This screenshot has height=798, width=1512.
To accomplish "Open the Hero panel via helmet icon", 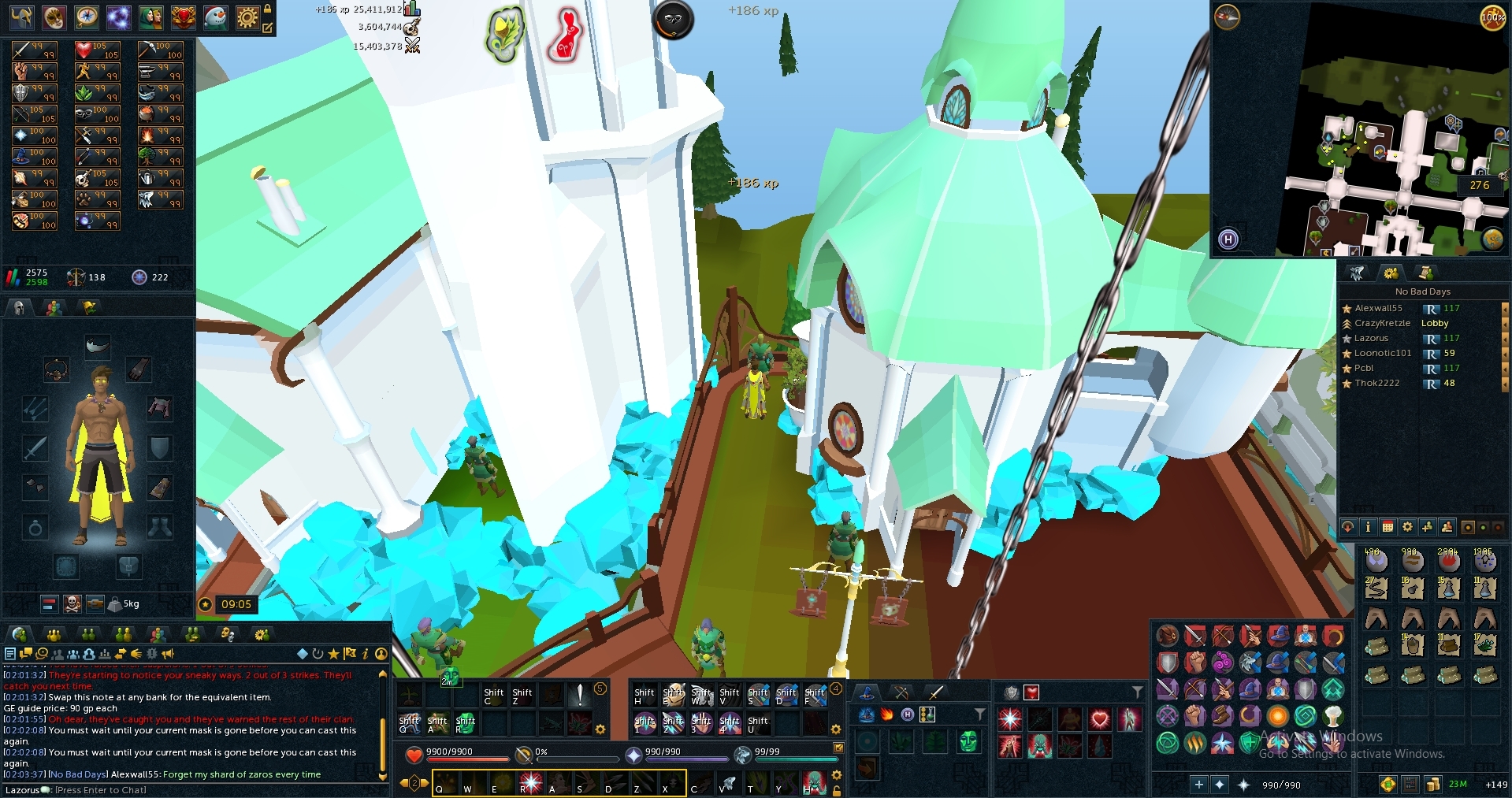I will tap(21, 17).
